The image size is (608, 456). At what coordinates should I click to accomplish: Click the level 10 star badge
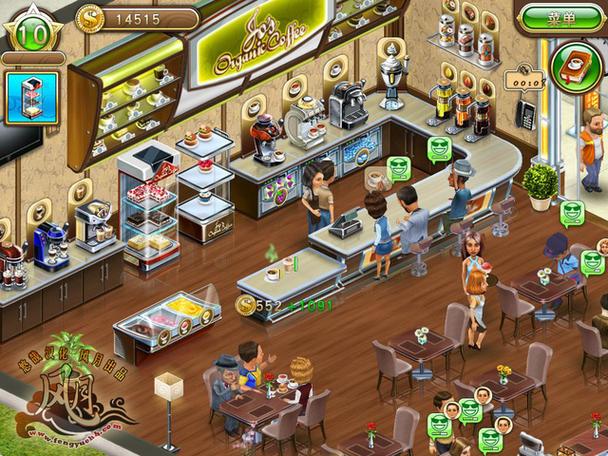point(32,33)
